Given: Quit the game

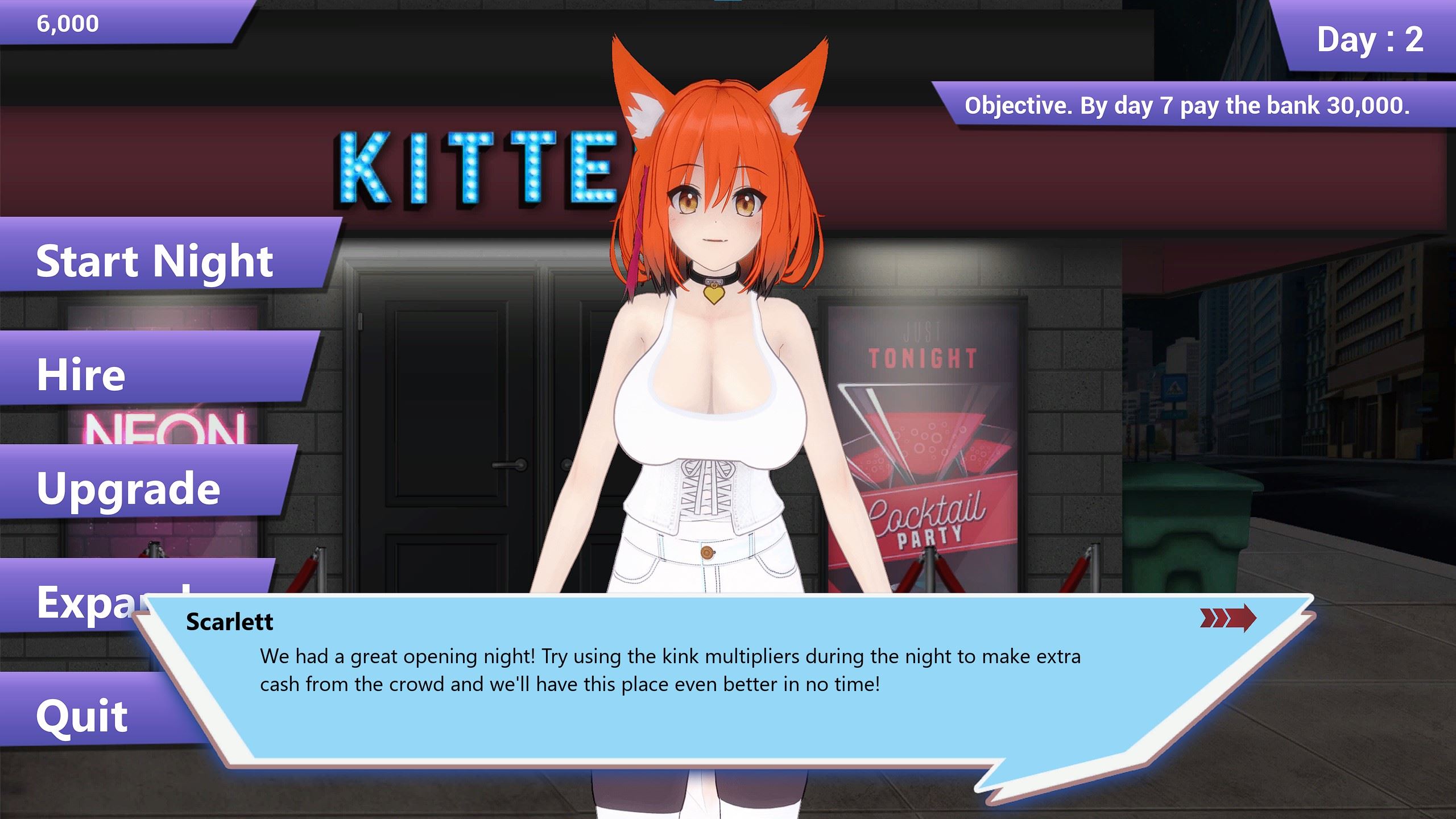Looking at the screenshot, I should pyautogui.click(x=82, y=715).
